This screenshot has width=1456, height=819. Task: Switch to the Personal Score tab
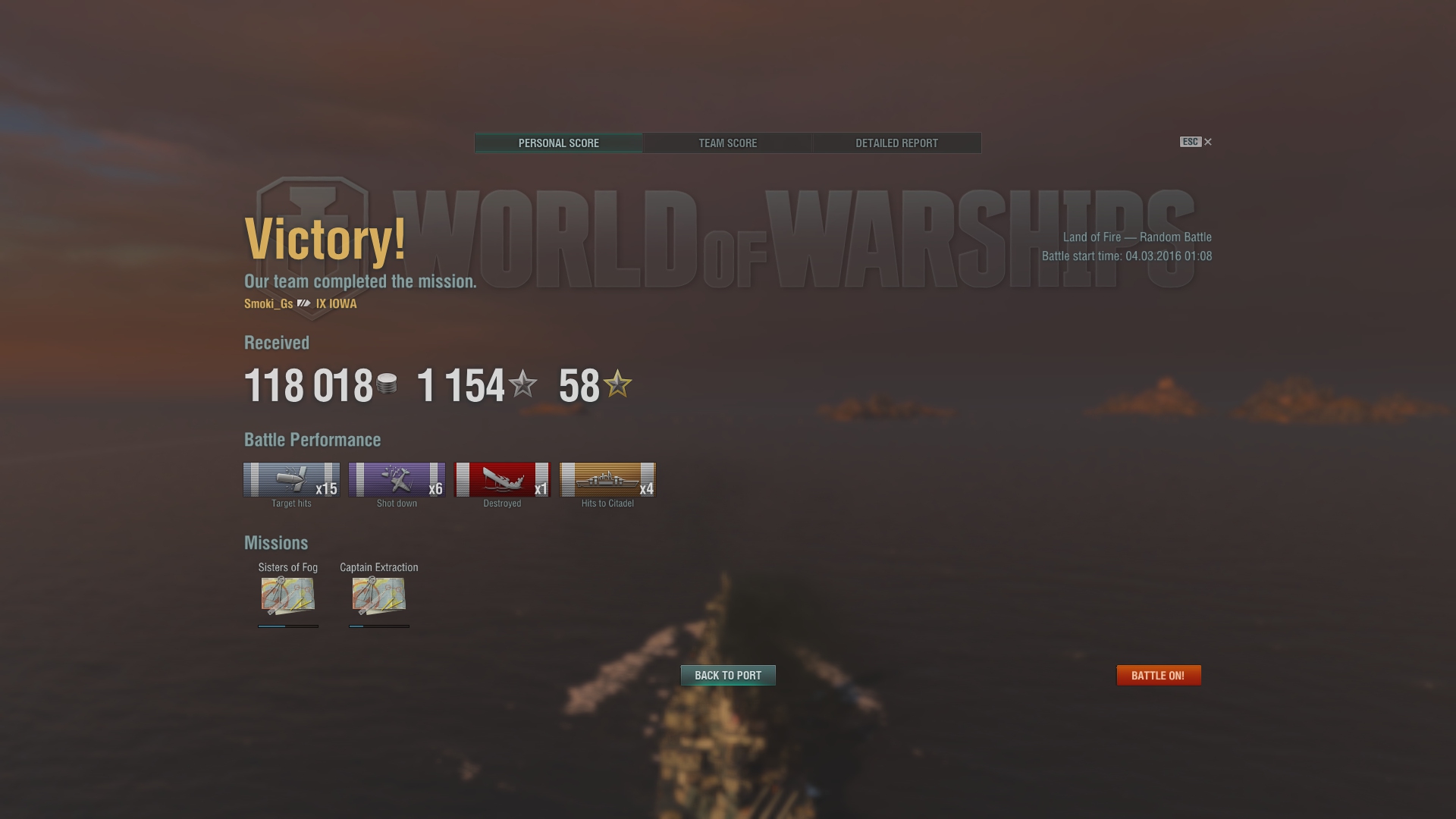[558, 143]
